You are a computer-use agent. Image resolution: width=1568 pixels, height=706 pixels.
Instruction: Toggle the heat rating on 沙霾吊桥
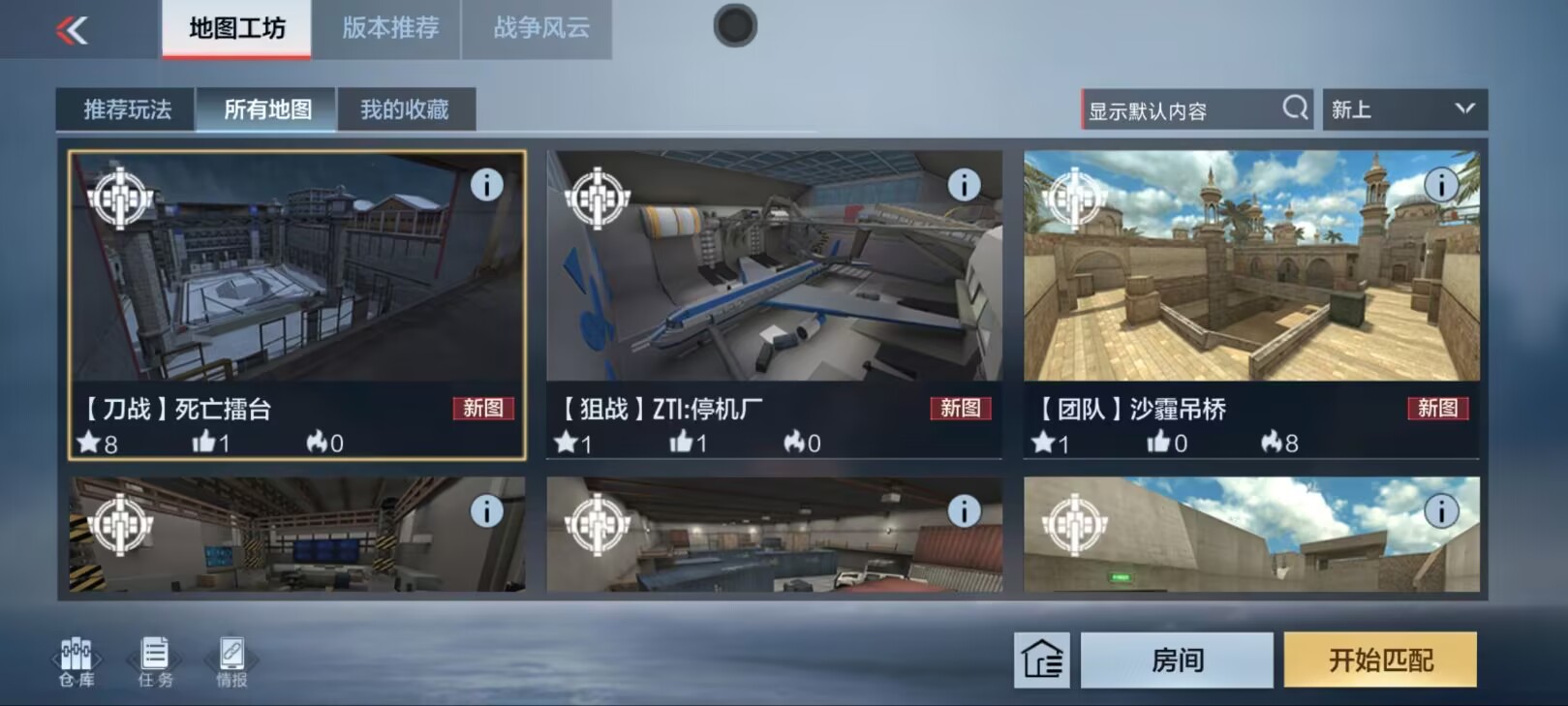1272,443
